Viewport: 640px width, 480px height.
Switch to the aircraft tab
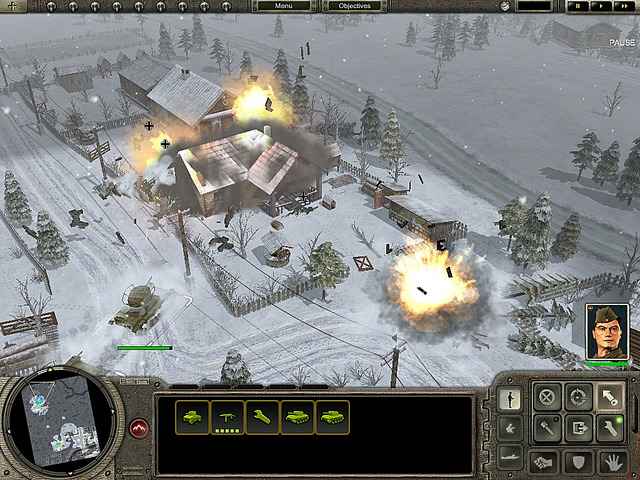click(x=509, y=428)
